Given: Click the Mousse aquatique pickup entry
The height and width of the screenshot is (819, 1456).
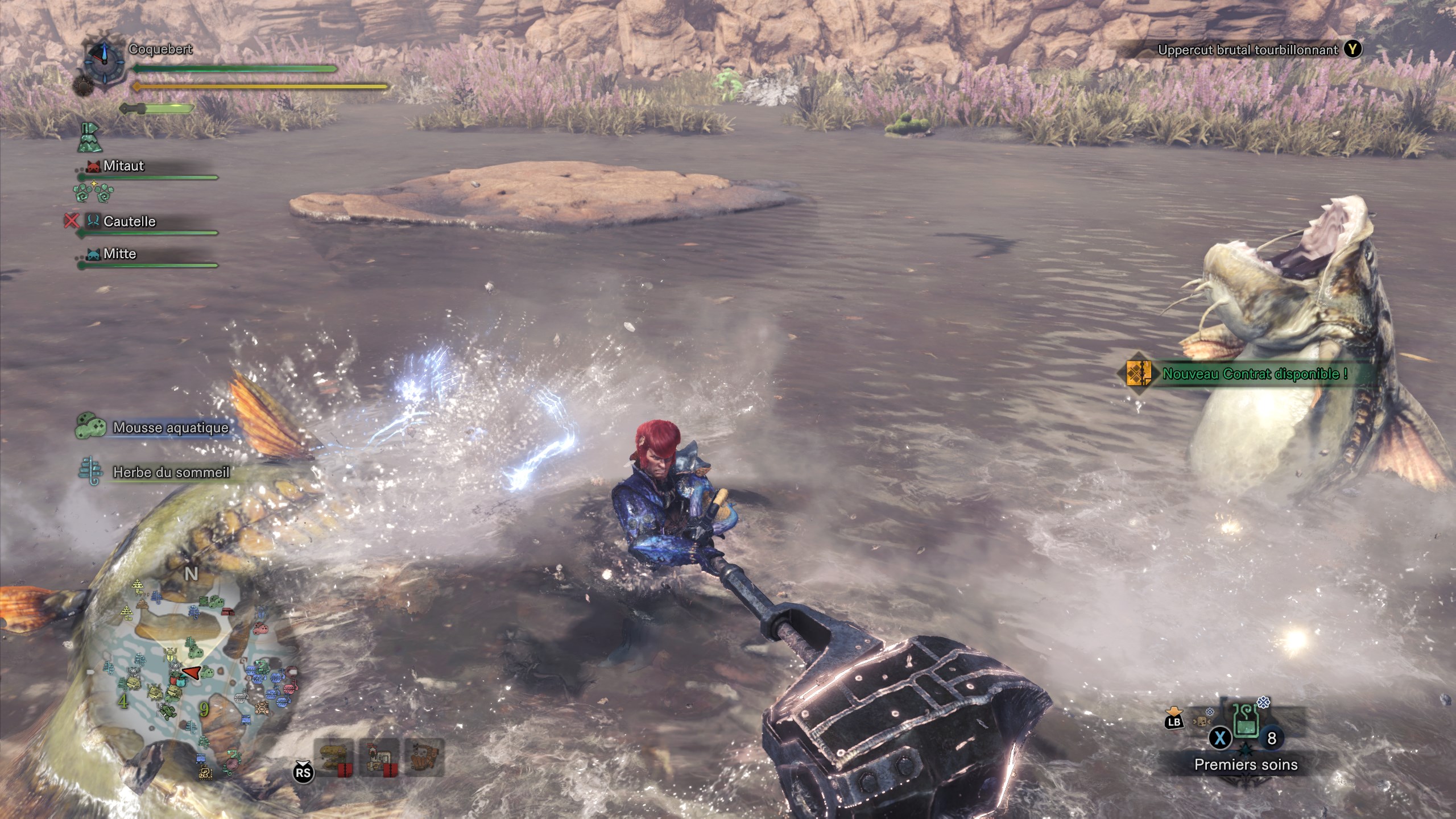Looking at the screenshot, I should click(x=170, y=428).
